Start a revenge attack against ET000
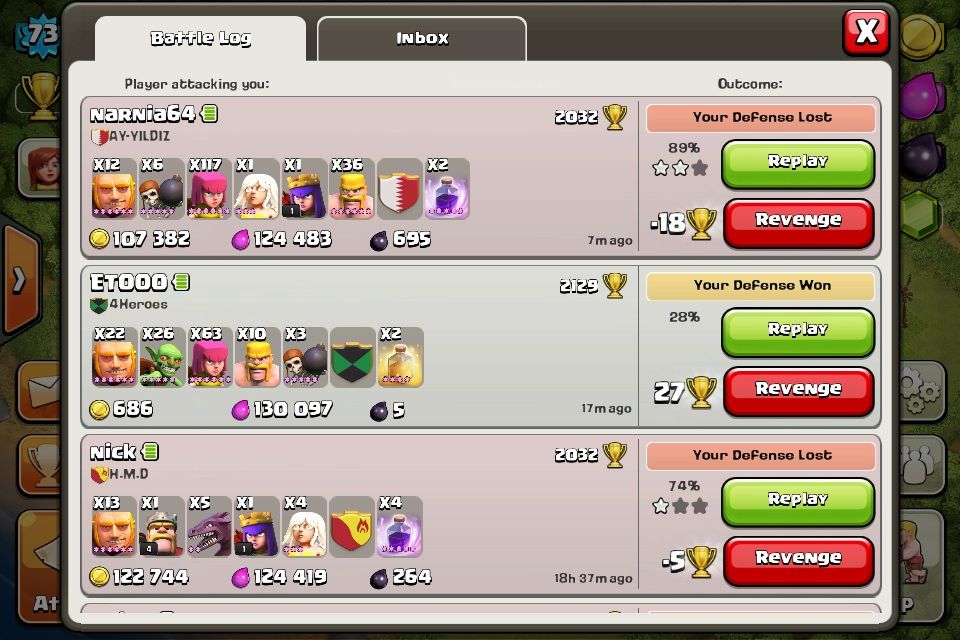Viewport: 960px width, 640px height. (797, 389)
